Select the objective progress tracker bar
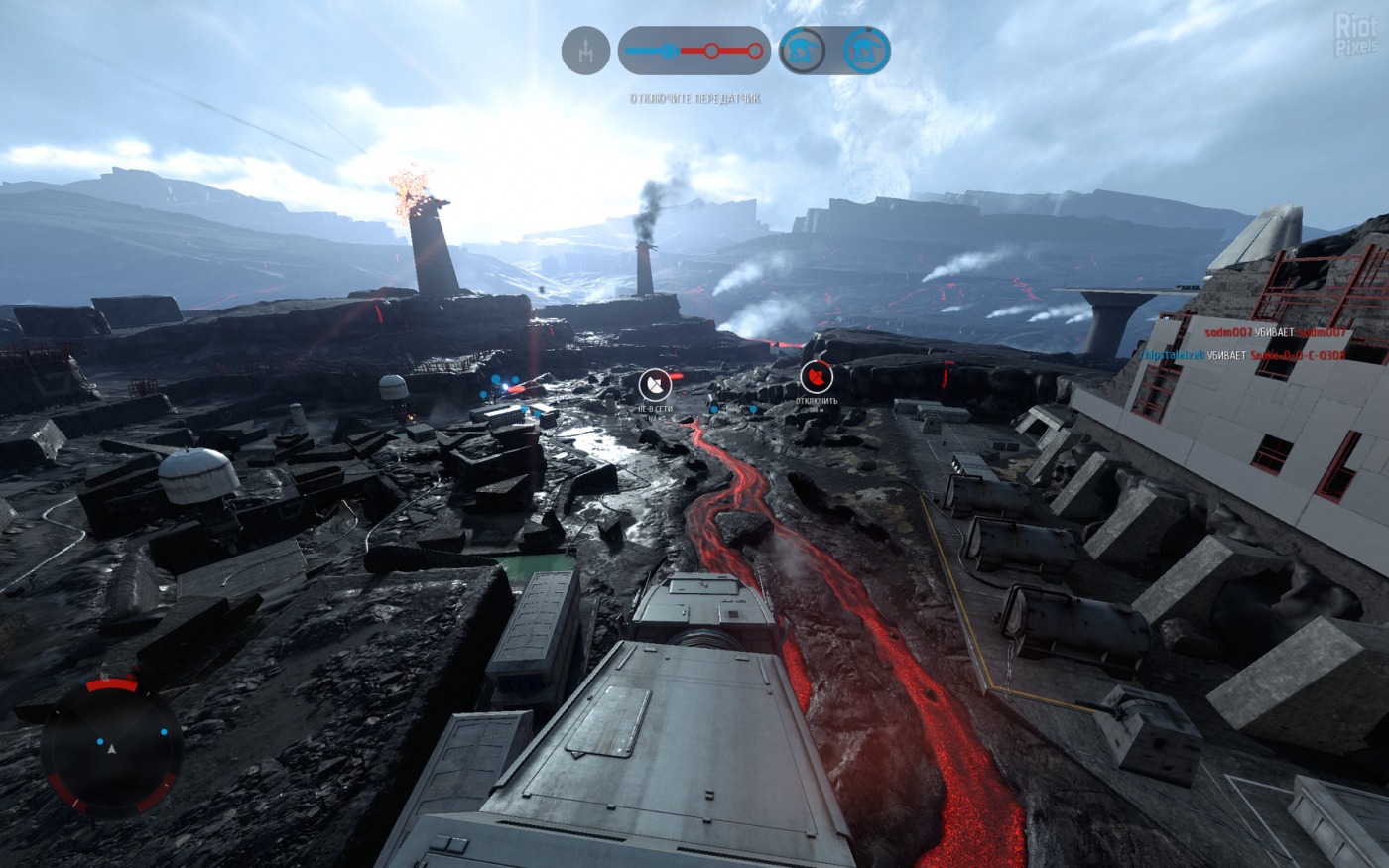1389x868 pixels. [694, 51]
